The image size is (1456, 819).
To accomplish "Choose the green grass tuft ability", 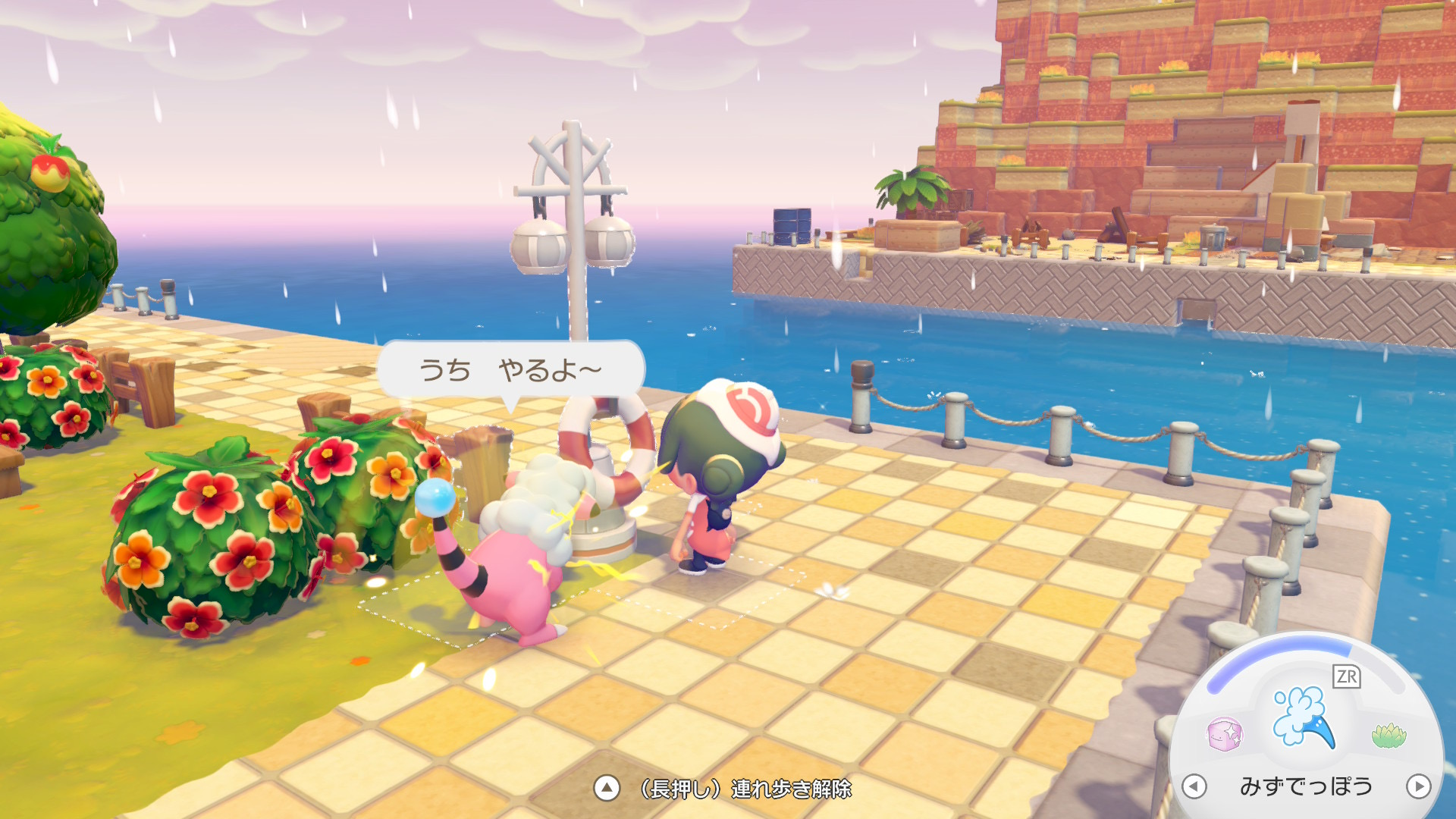I will tap(1389, 735).
